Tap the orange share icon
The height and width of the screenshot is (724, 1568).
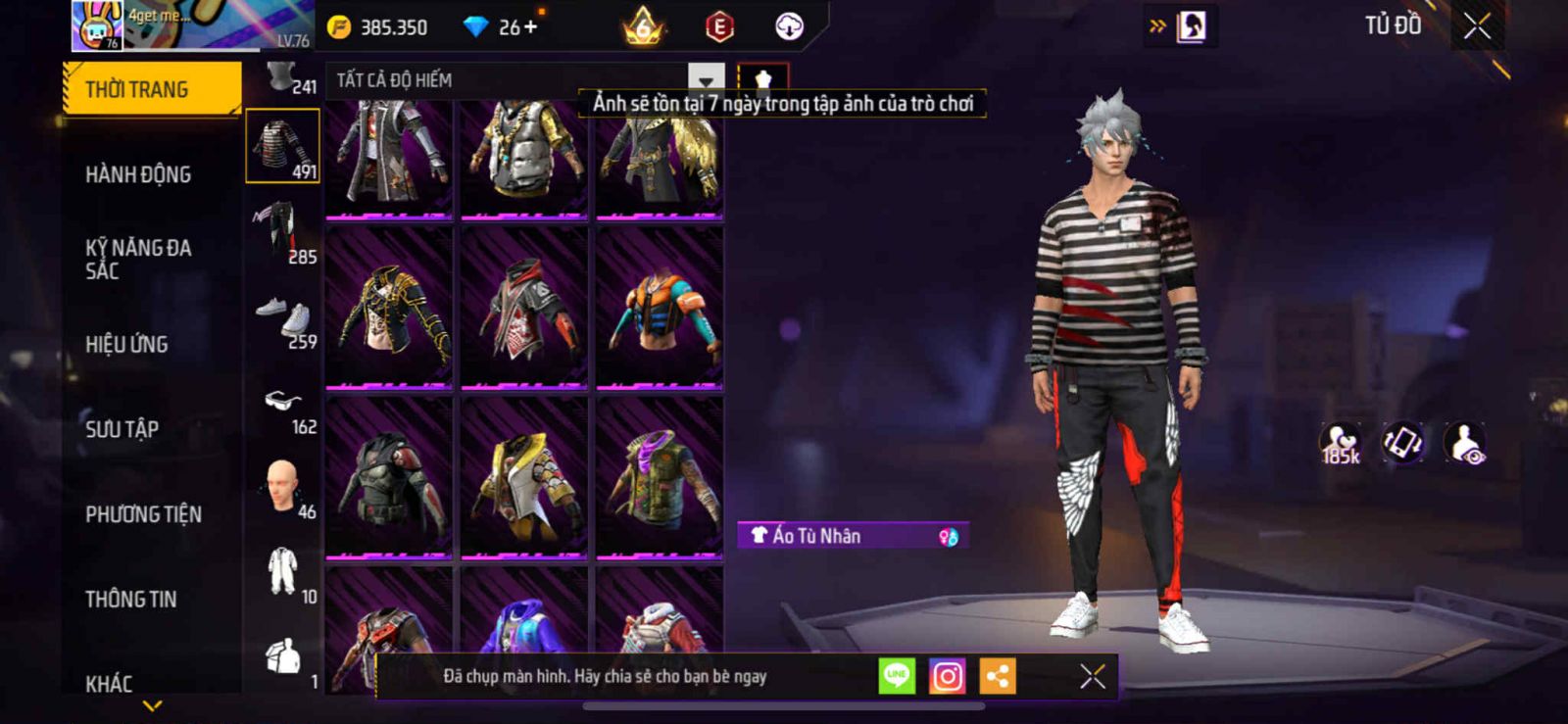click(998, 676)
